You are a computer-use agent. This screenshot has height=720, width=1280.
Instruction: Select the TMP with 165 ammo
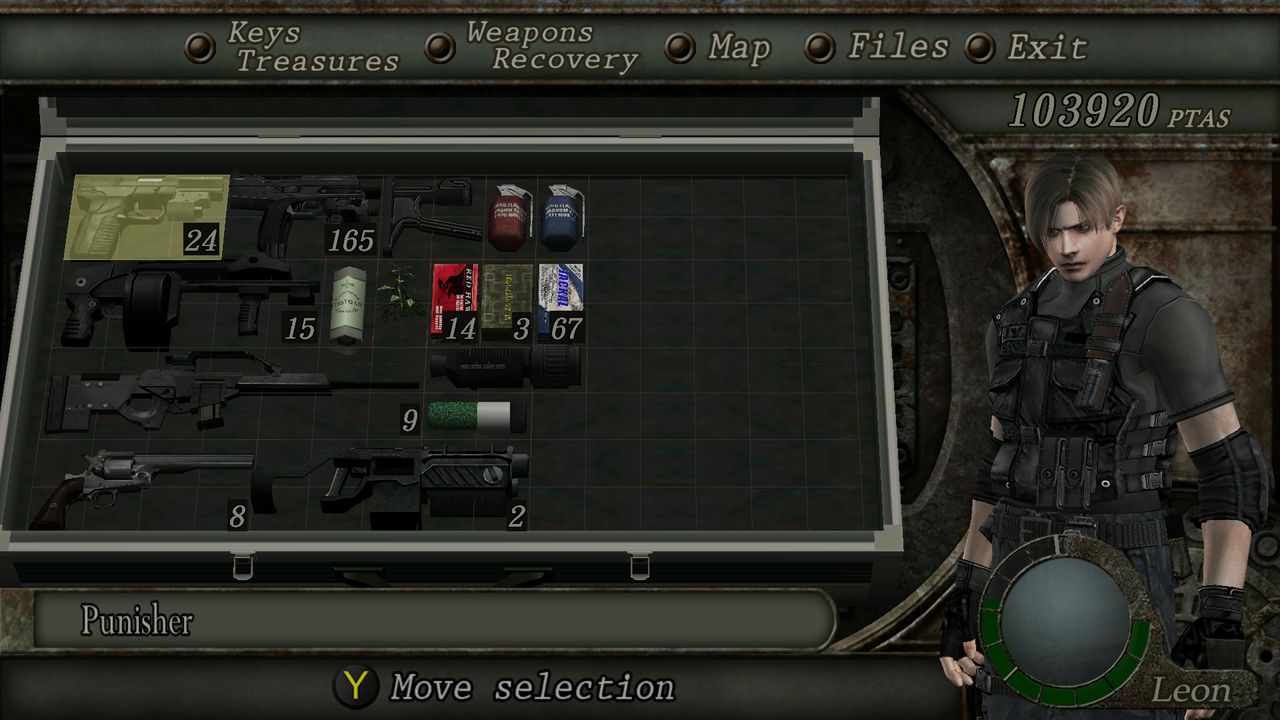click(300, 212)
